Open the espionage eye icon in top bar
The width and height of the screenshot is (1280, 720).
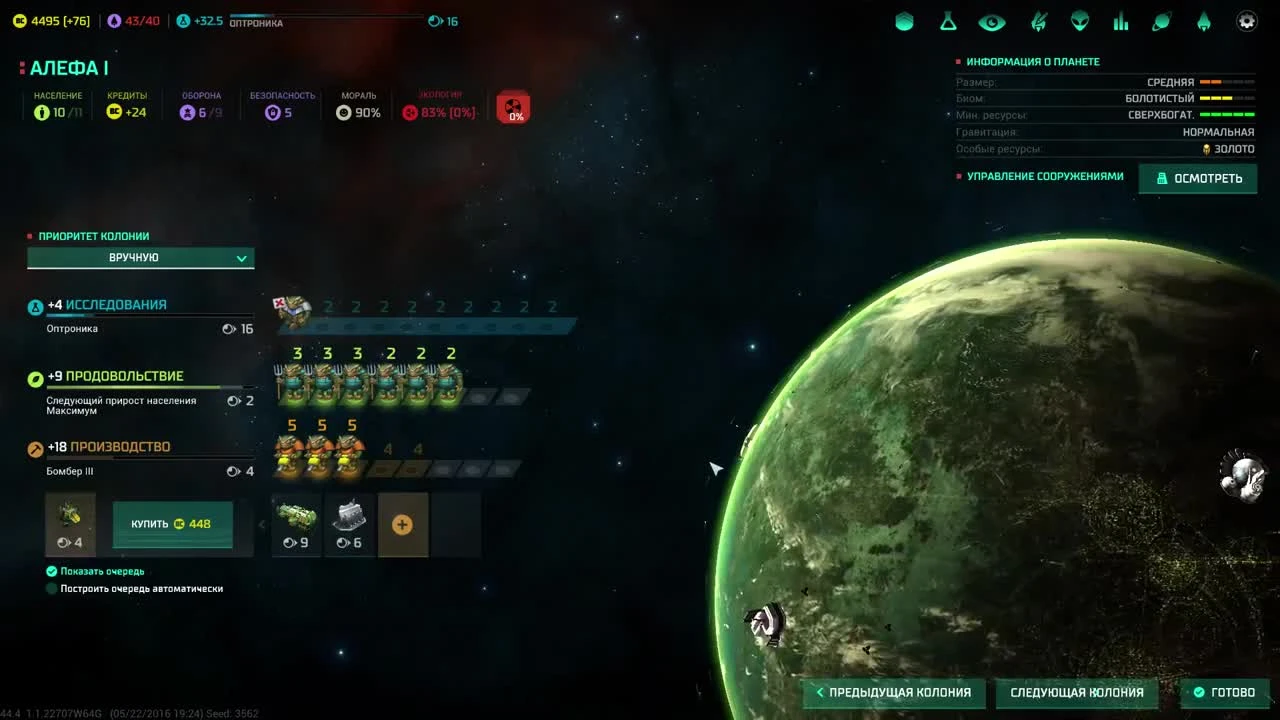click(990, 21)
